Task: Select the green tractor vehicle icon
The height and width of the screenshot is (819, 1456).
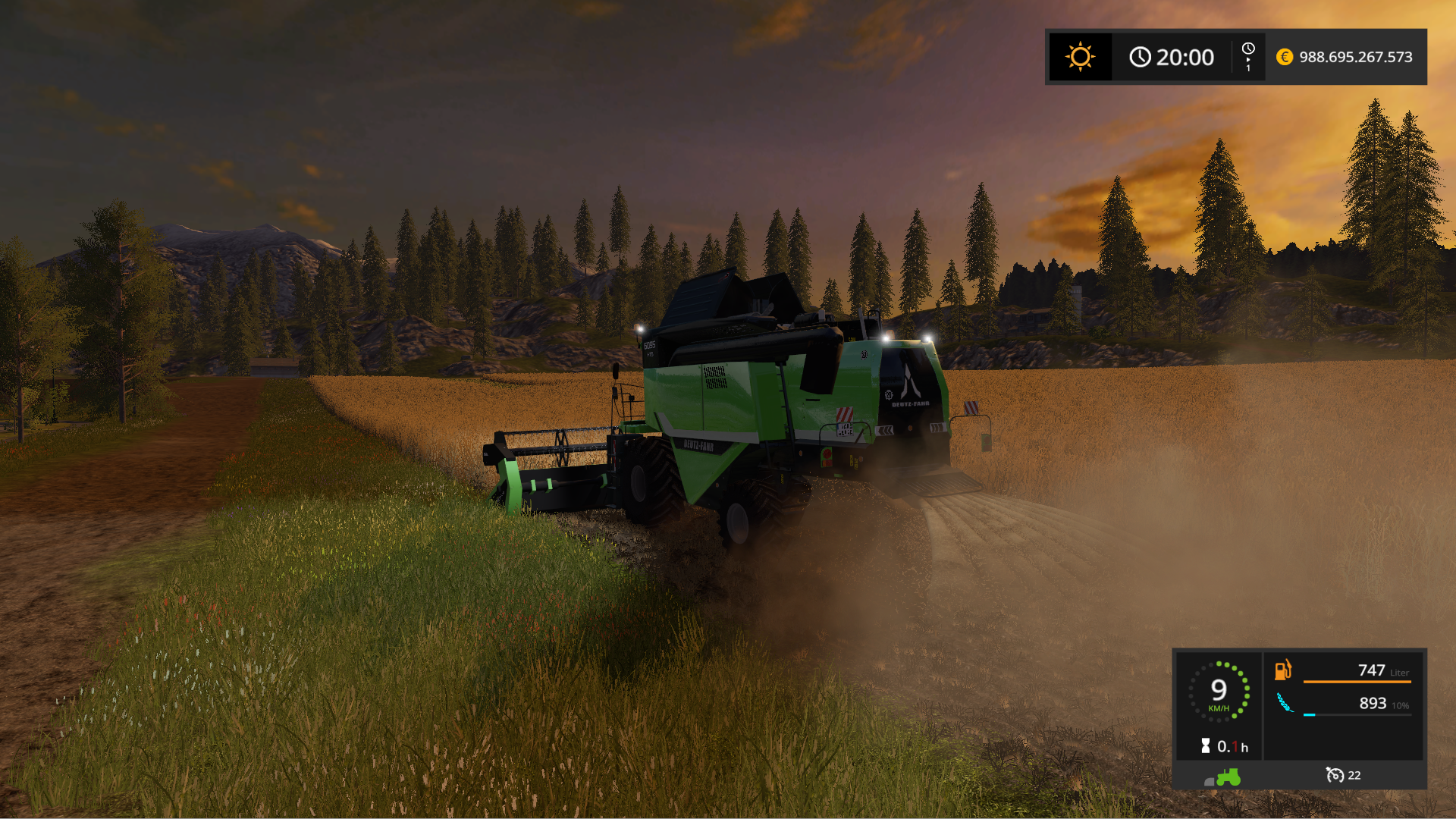Action: coord(1228,777)
